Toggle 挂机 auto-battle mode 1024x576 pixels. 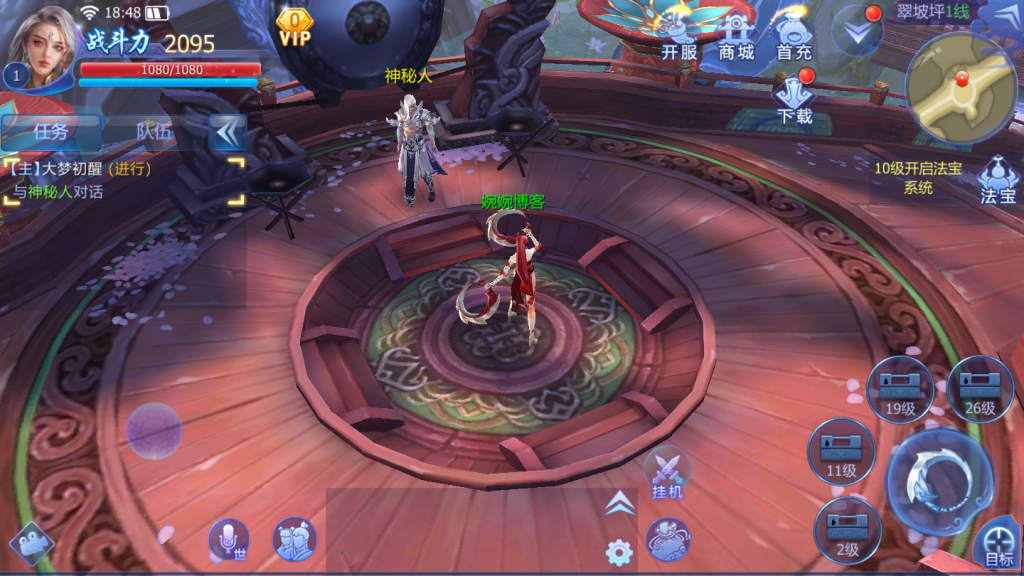point(667,473)
